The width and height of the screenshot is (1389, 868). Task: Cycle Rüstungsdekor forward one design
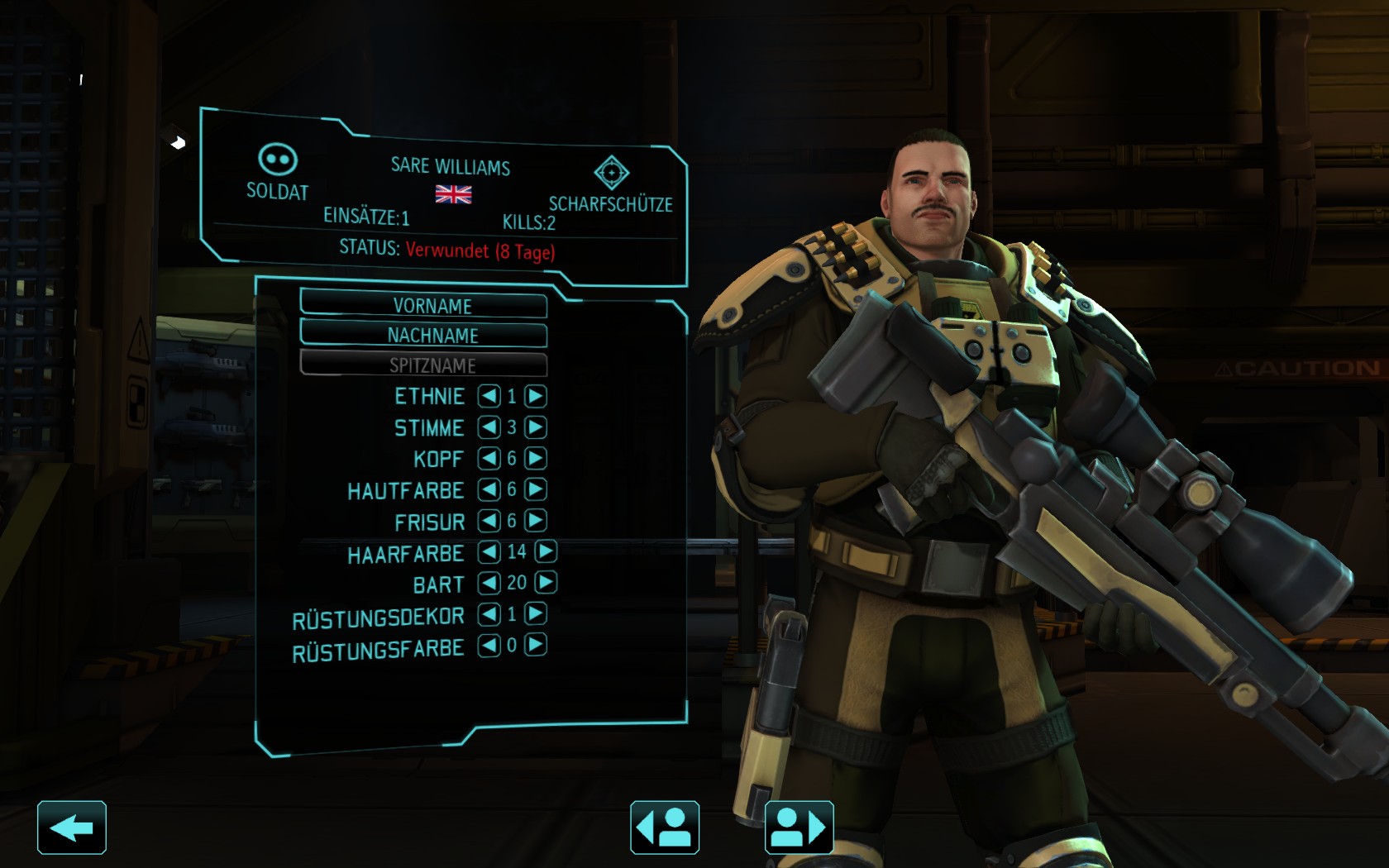coord(536,613)
